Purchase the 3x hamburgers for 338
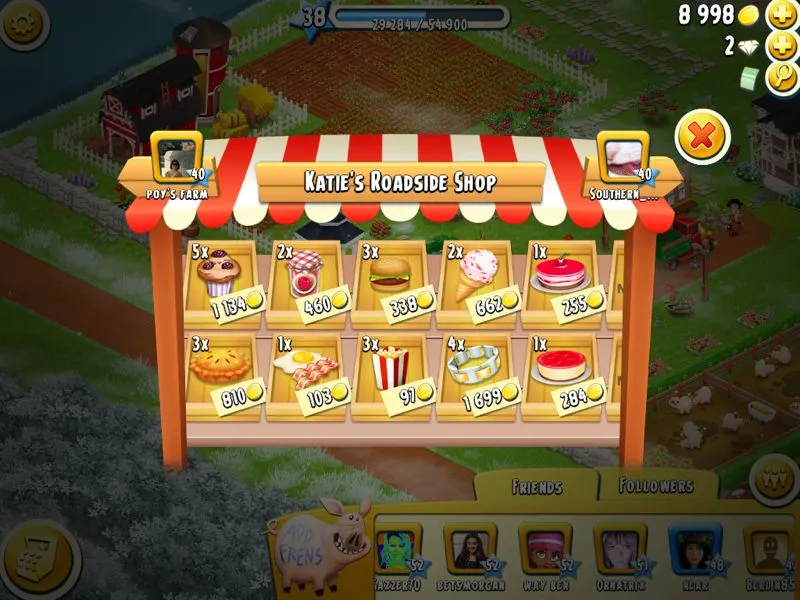Viewport: 800px width, 600px height. [x=390, y=275]
